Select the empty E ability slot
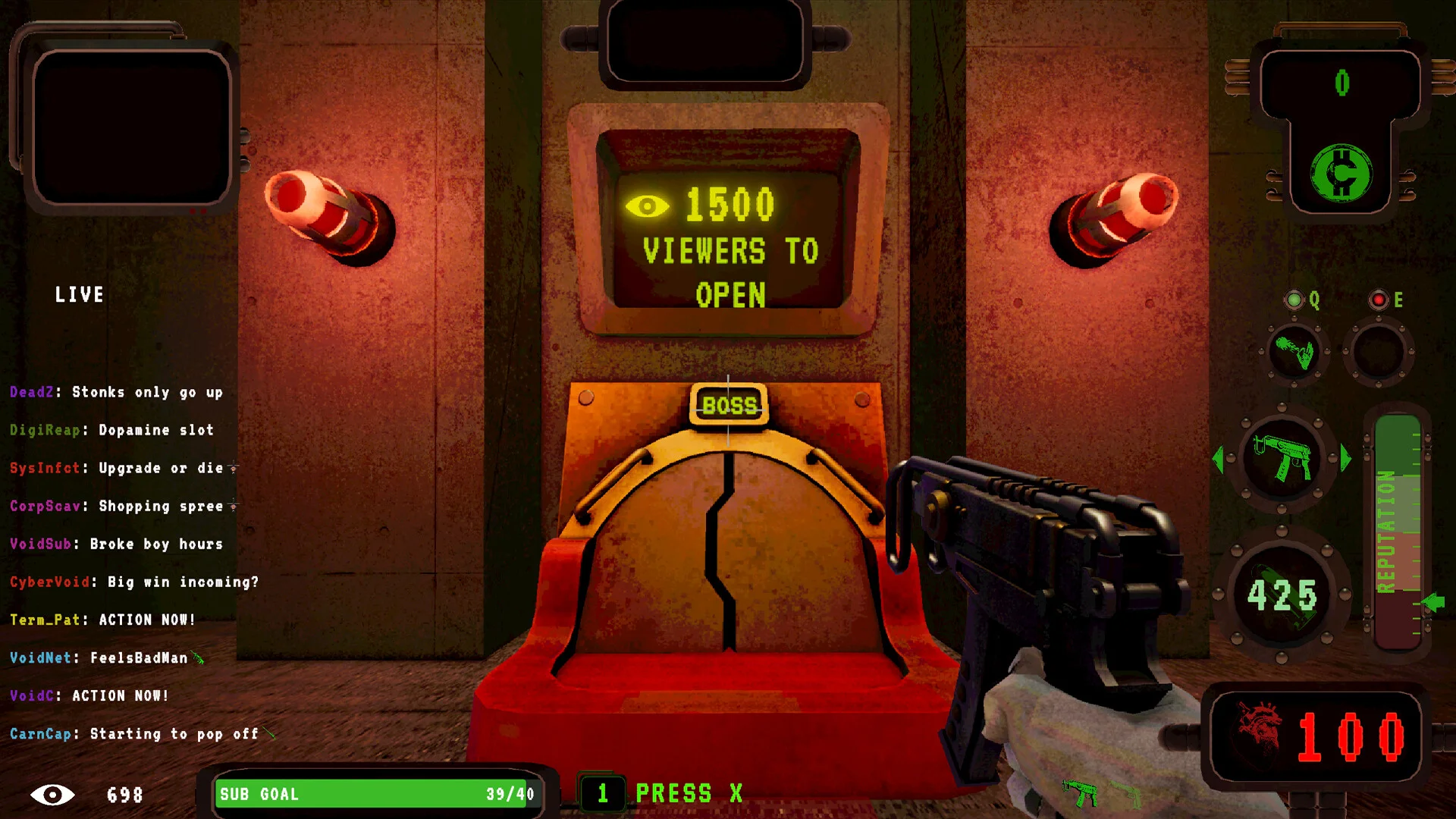Viewport: 1456px width, 819px height. (1379, 352)
